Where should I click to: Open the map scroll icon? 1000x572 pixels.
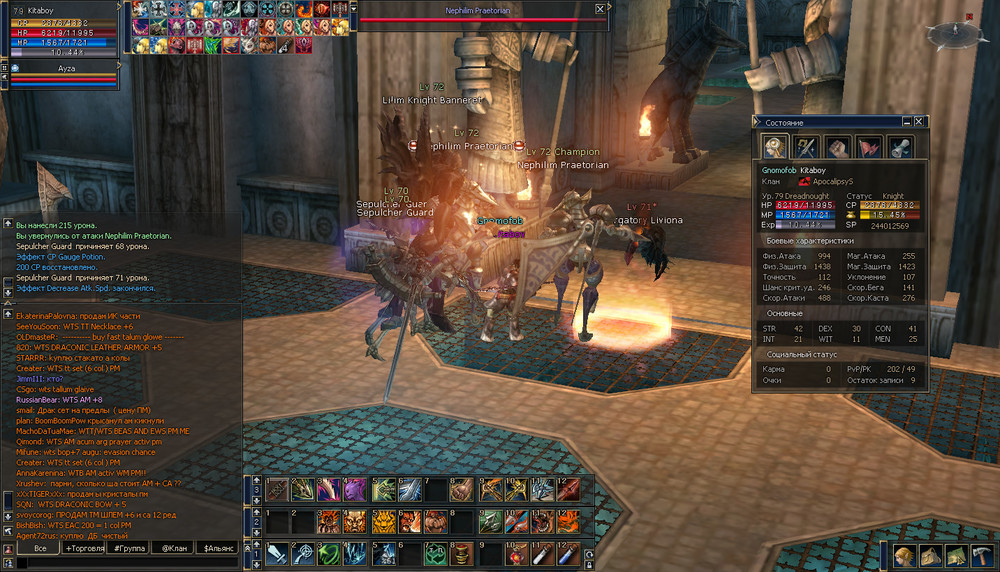(957, 556)
